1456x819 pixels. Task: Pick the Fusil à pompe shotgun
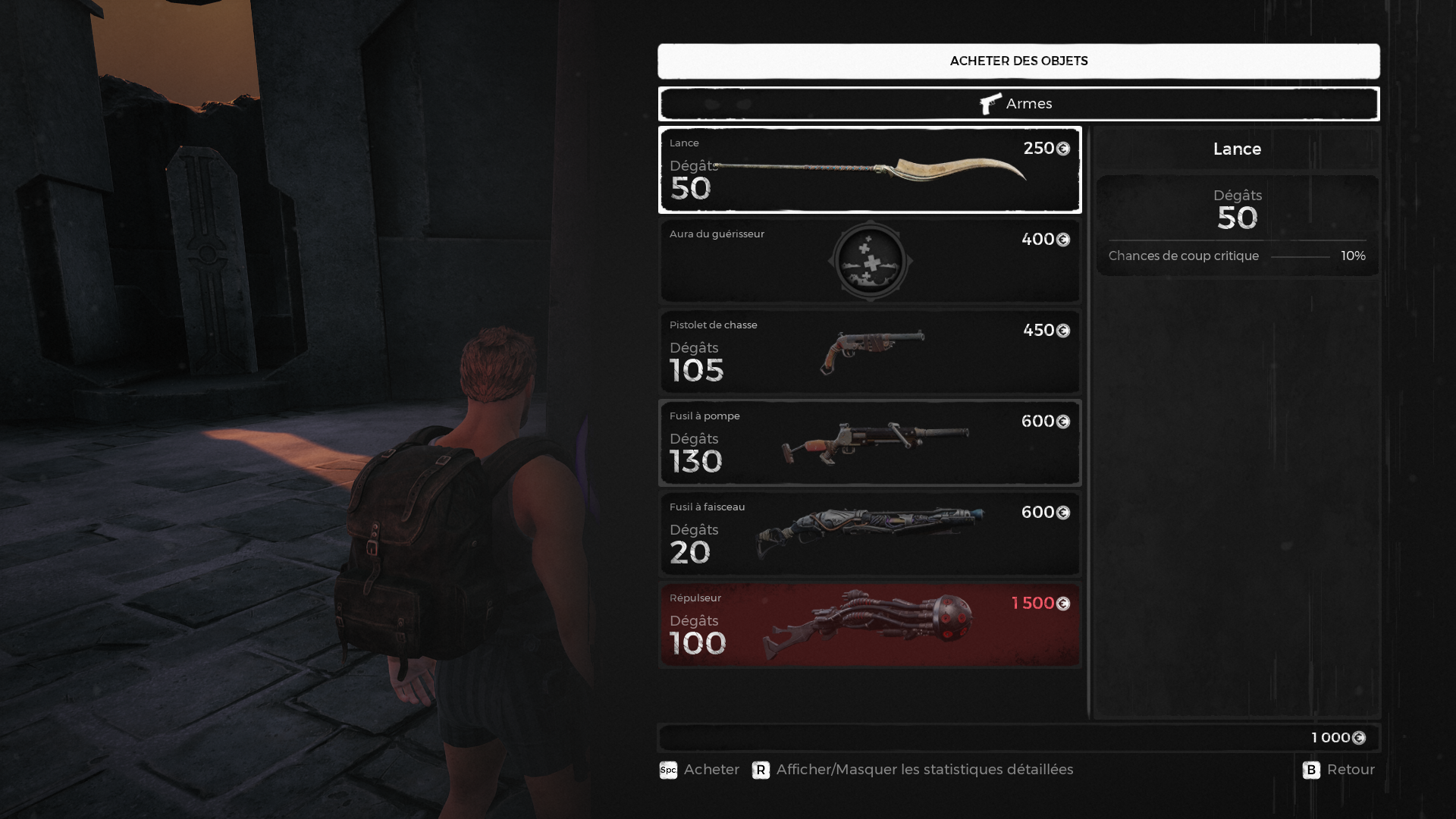[x=870, y=443]
